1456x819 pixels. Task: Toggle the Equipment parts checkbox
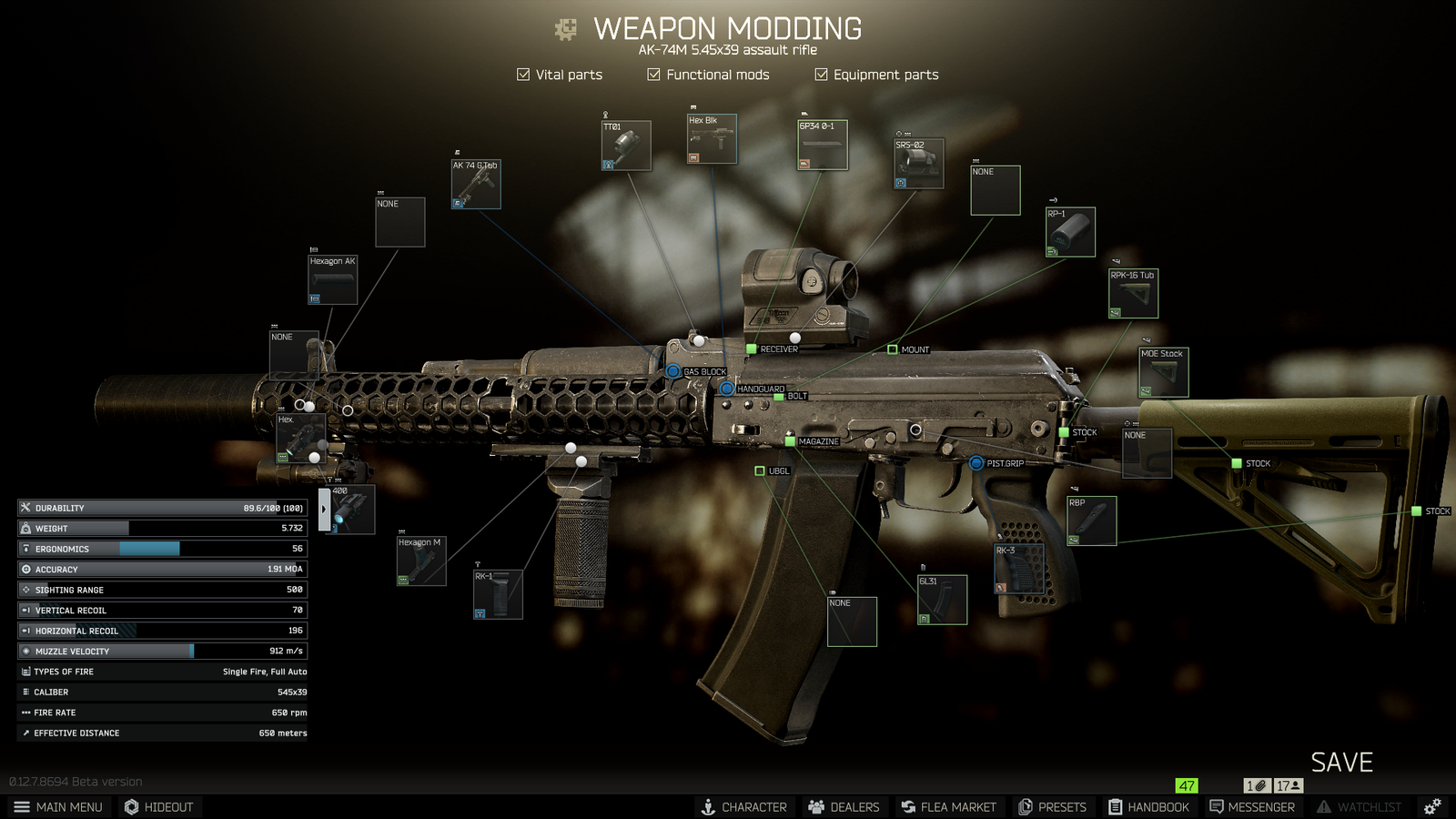click(819, 75)
